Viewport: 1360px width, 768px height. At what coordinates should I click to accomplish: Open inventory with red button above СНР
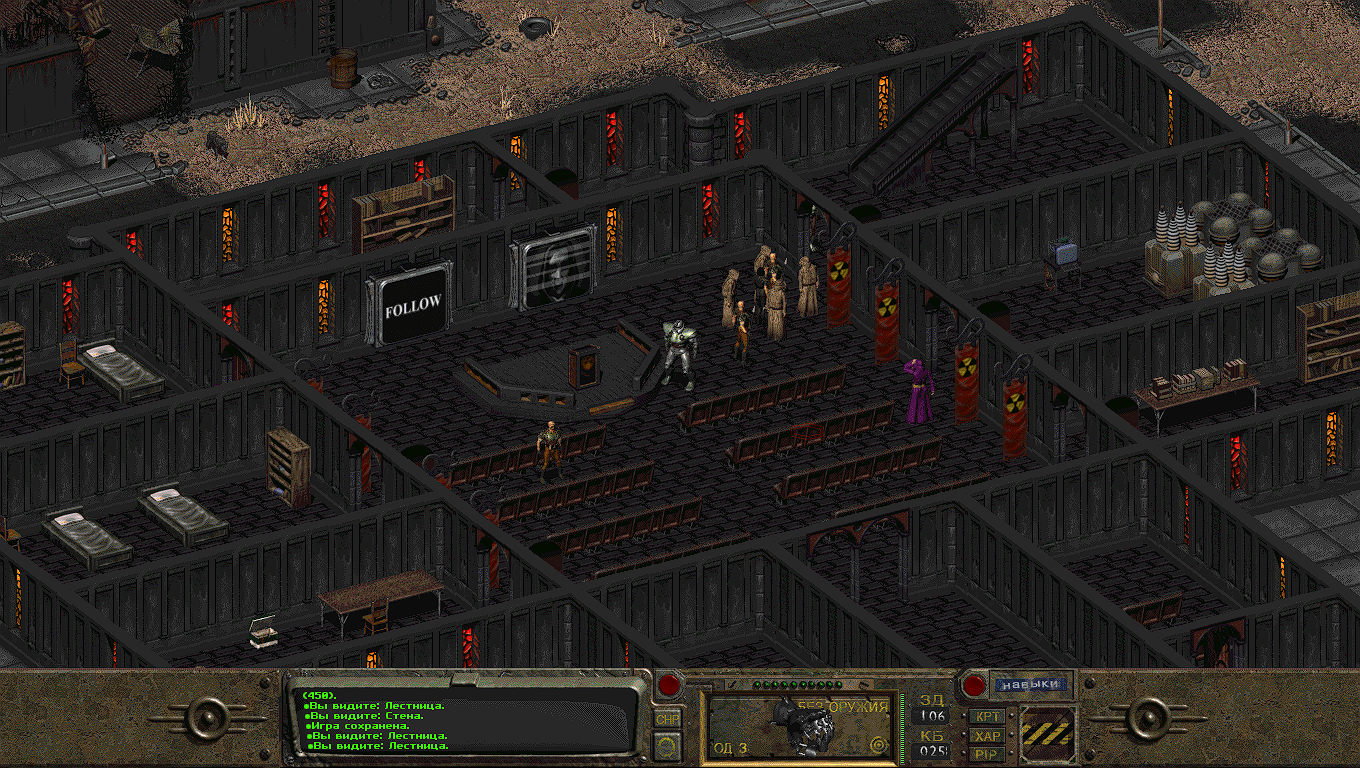(668, 686)
